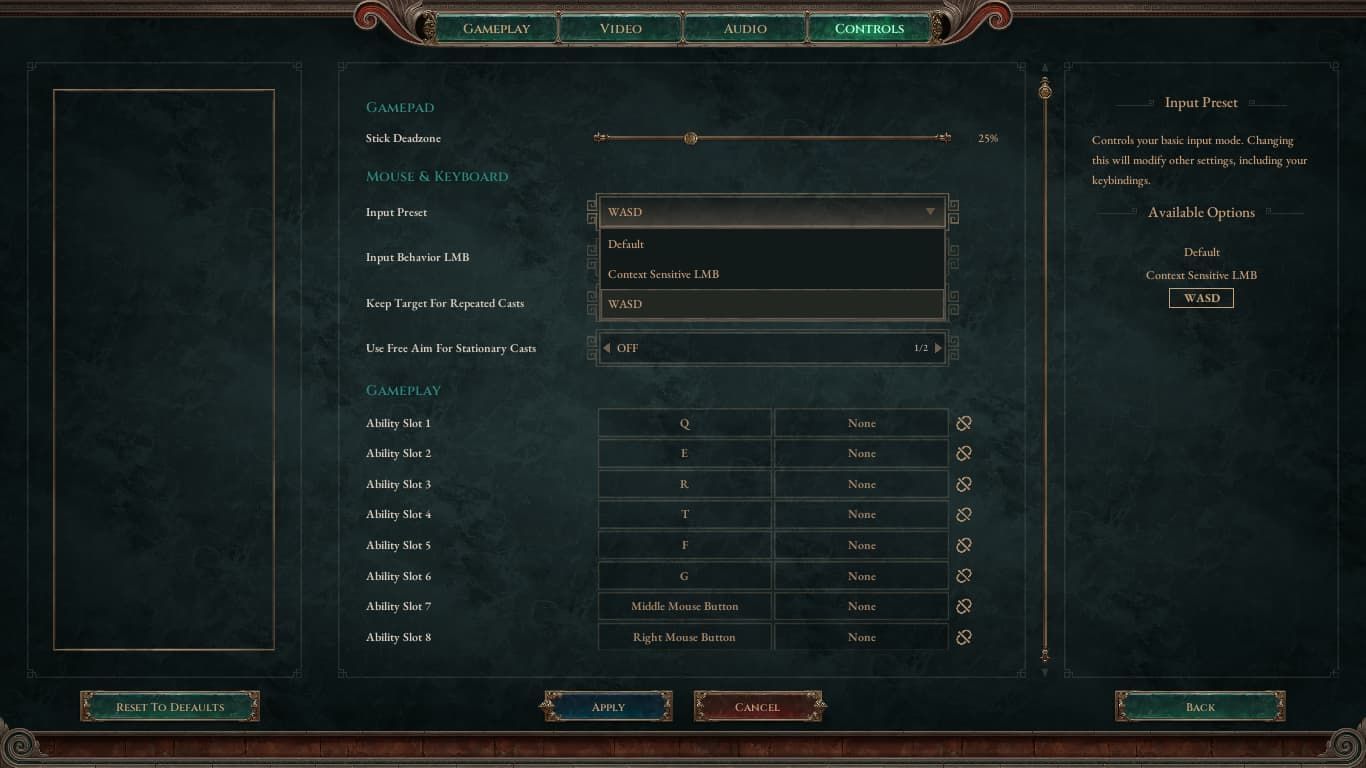This screenshot has height=768, width=1366.
Task: Clear Ability Slot 8 using its unlink icon
Action: (962, 637)
